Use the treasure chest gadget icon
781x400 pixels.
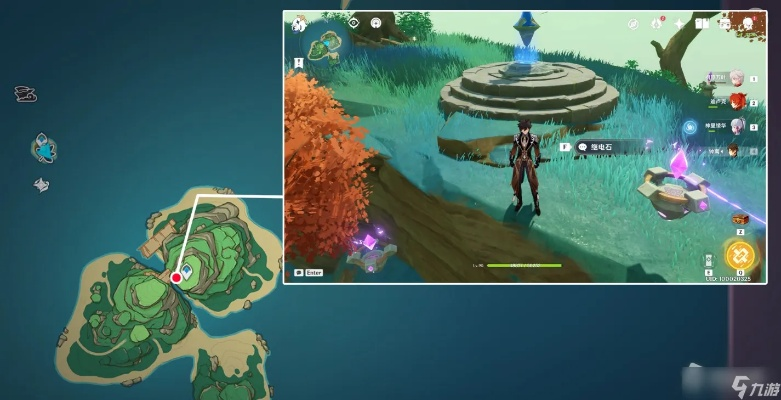(741, 219)
